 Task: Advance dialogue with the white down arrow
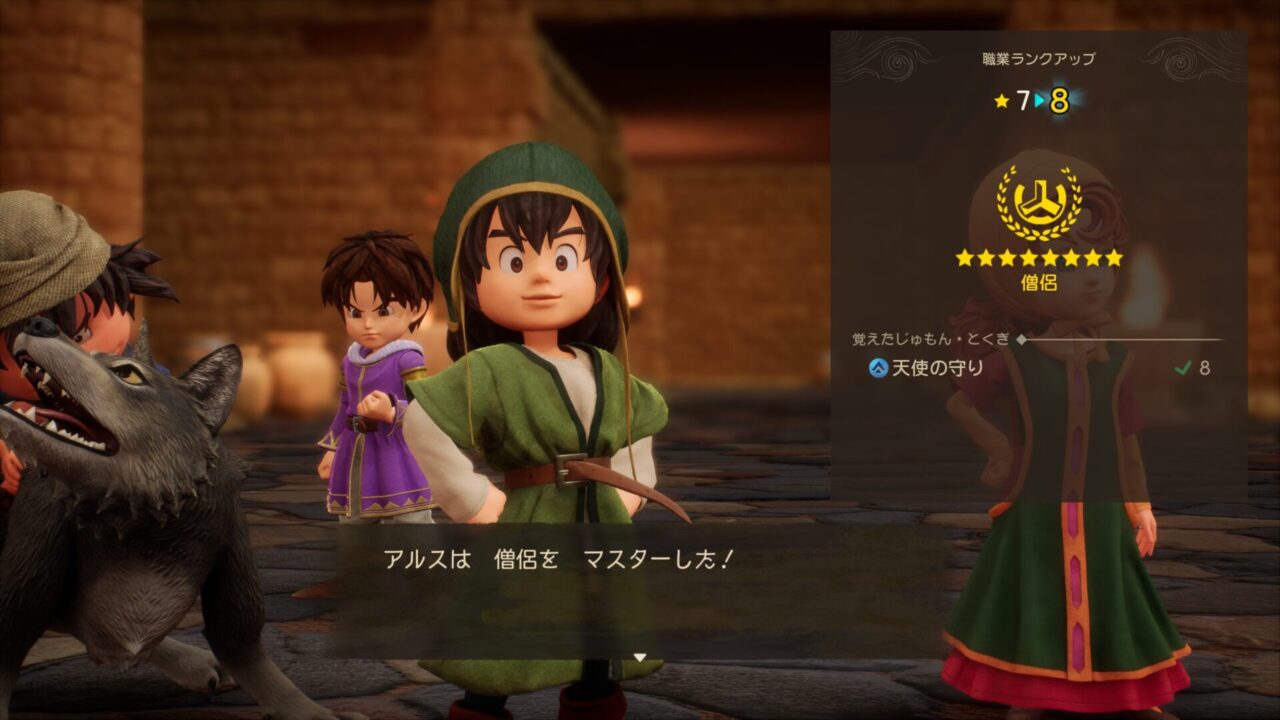click(x=640, y=657)
